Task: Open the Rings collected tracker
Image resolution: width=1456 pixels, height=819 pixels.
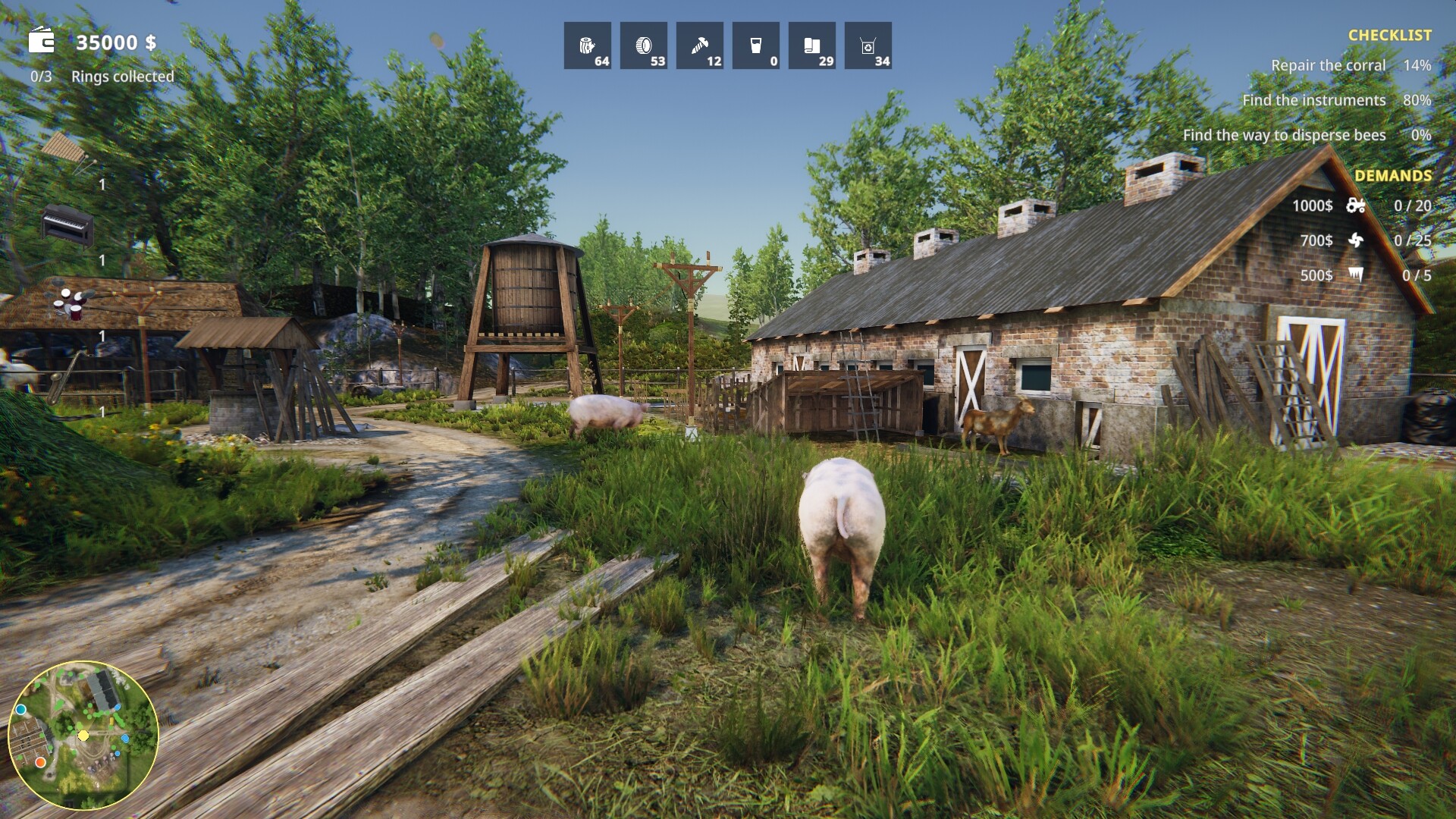Action: pyautogui.click(x=121, y=77)
